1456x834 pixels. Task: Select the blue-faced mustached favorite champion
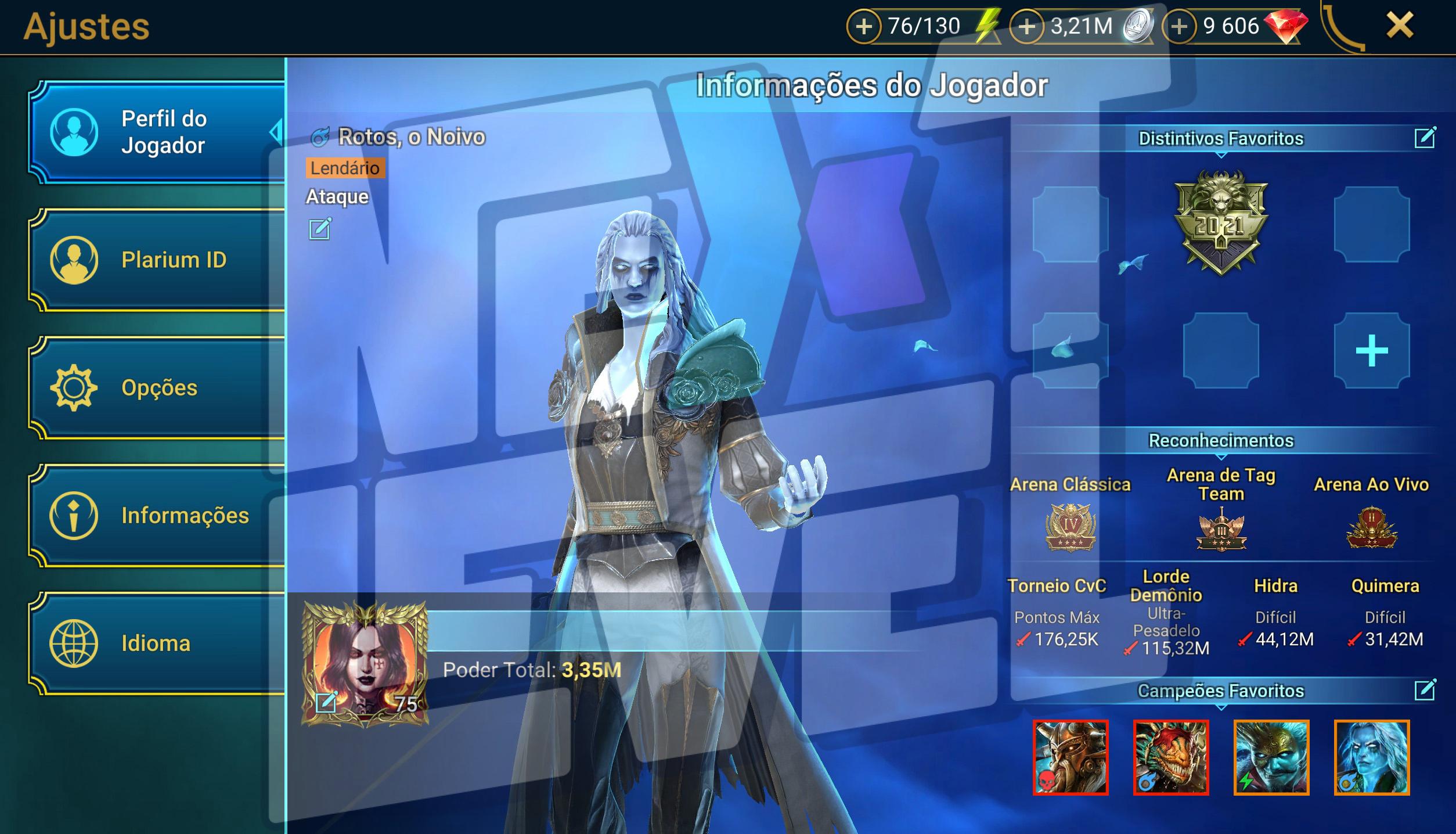point(1271,757)
